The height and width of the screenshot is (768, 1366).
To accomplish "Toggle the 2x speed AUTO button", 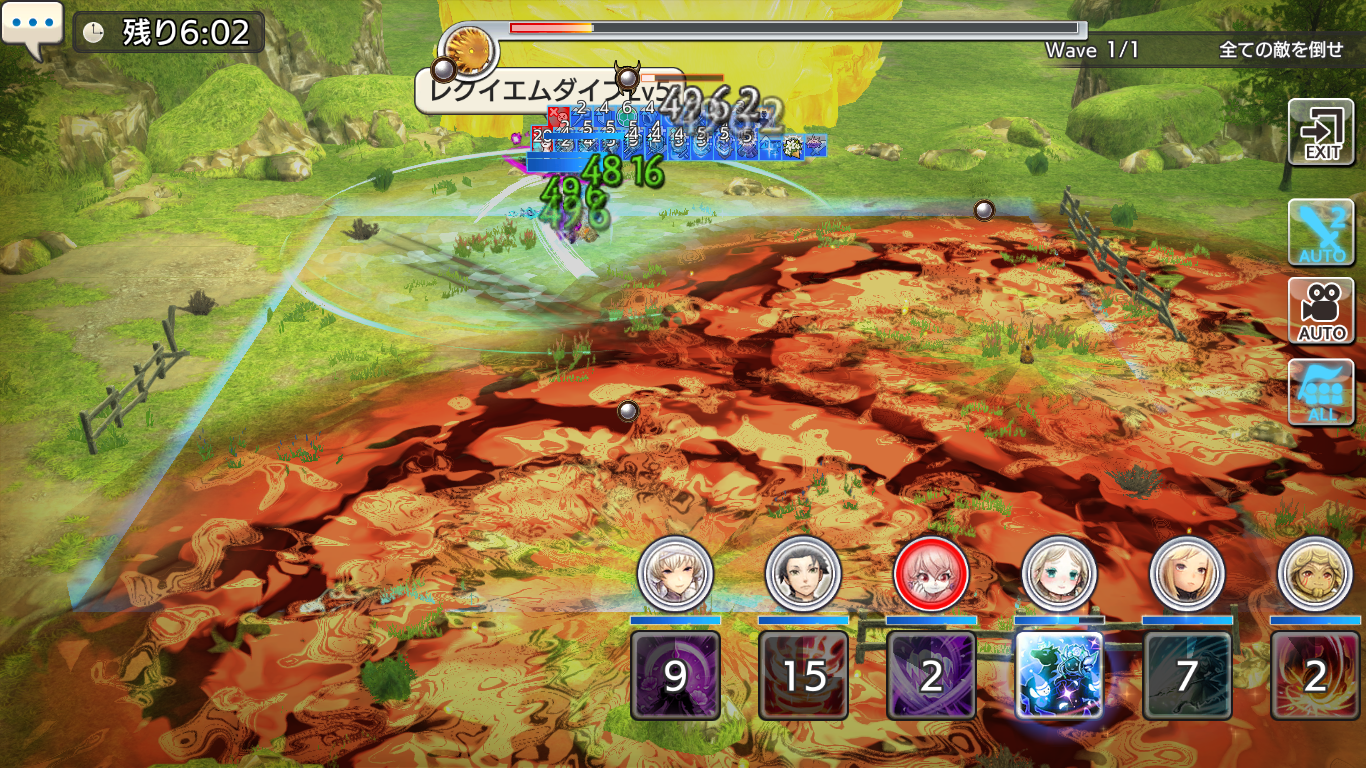I will point(1321,232).
